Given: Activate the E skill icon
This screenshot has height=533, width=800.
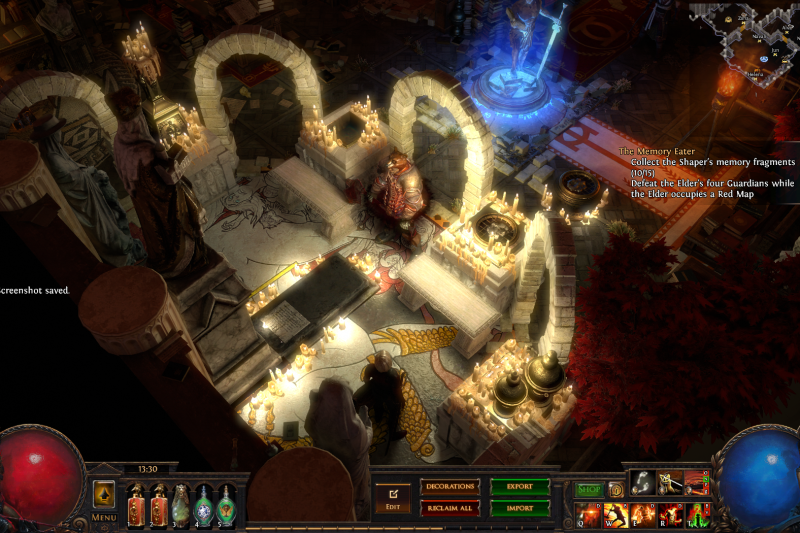Looking at the screenshot, I should pyautogui.click(x=642, y=515).
